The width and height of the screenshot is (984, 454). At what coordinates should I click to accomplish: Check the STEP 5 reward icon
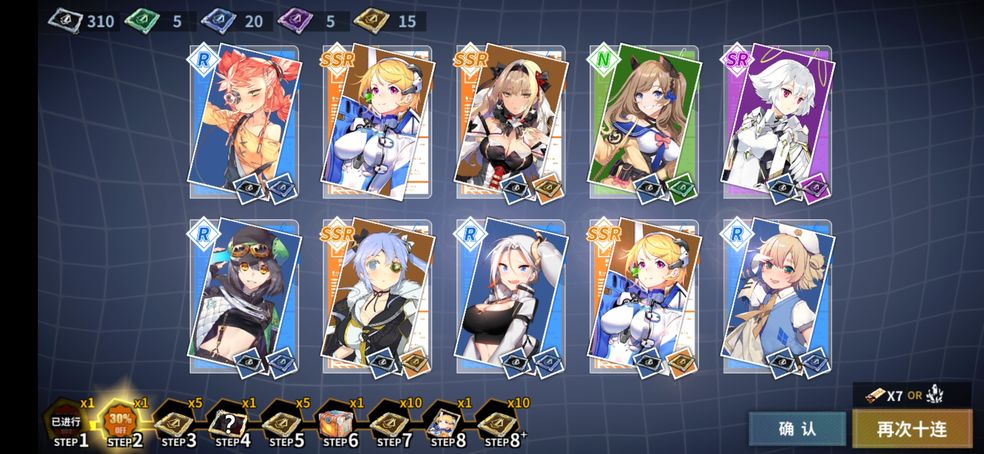pyautogui.click(x=284, y=421)
